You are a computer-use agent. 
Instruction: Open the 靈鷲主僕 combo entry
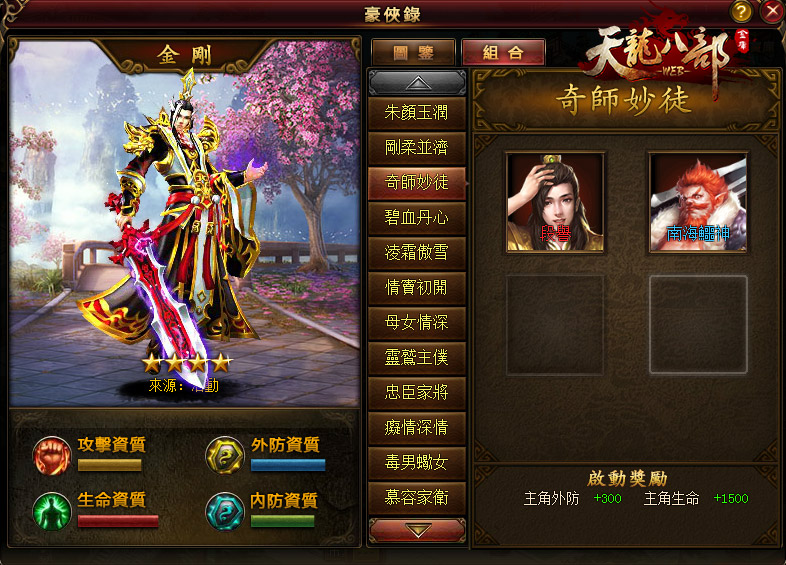coord(417,357)
